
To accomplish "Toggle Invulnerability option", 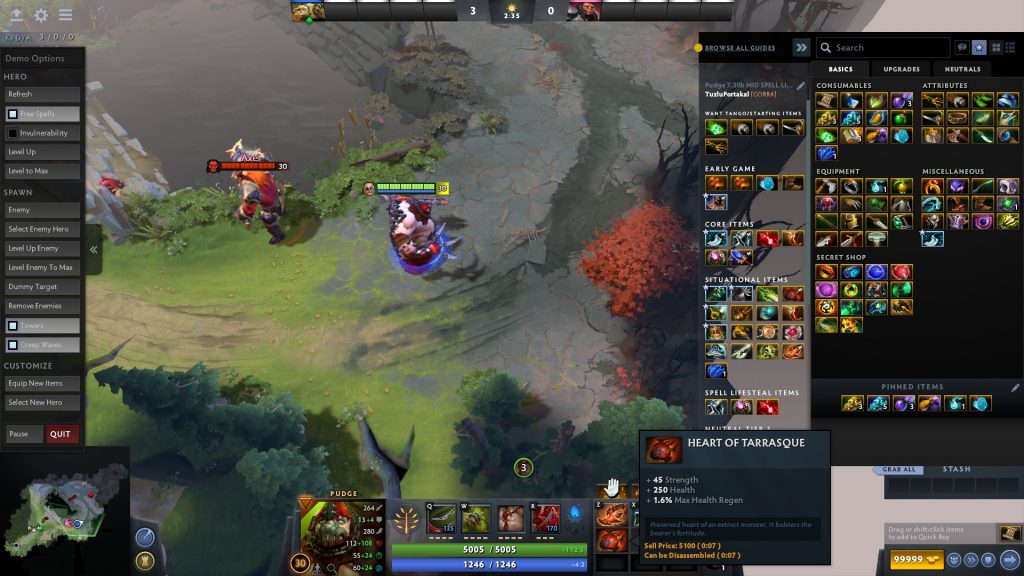I will click(x=13, y=133).
